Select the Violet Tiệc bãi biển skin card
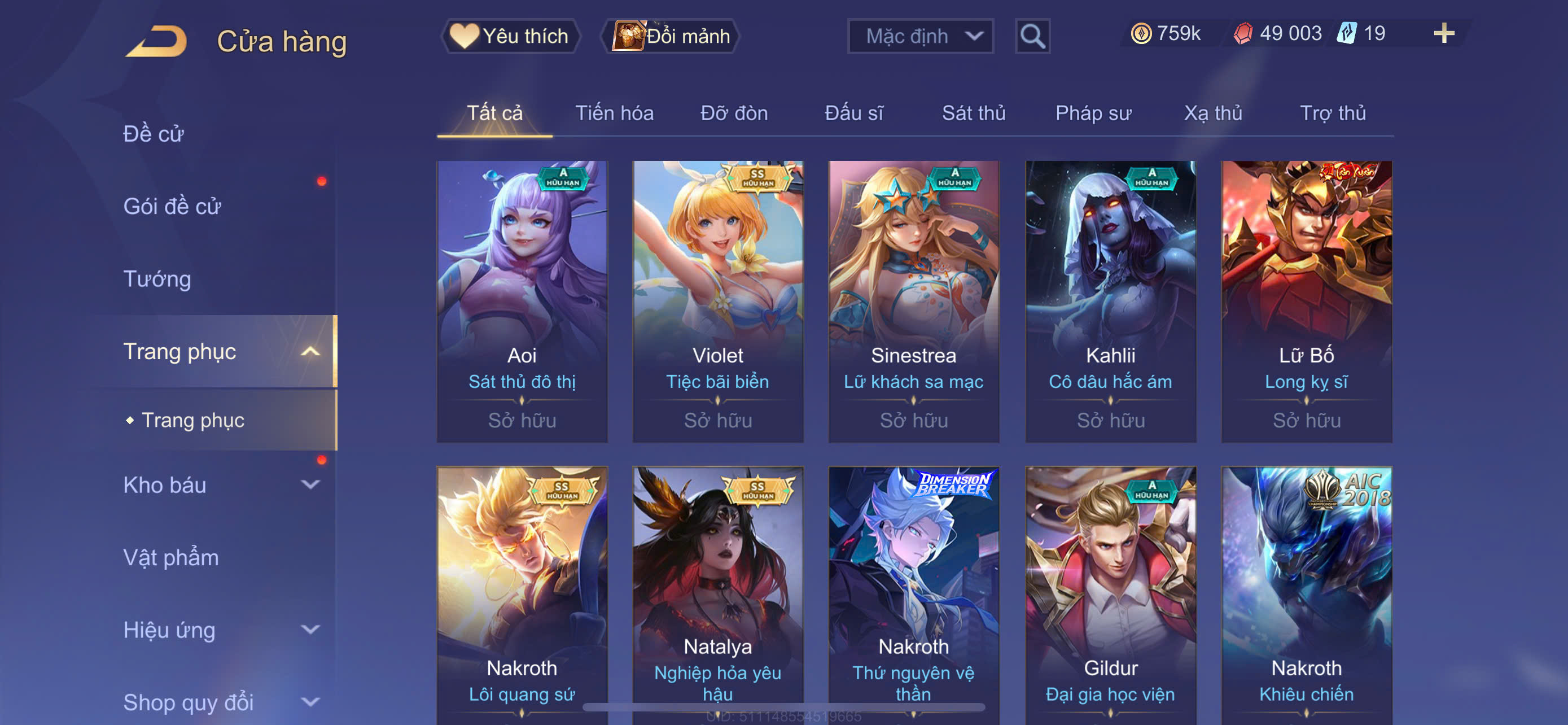1568x725 pixels. [x=717, y=301]
